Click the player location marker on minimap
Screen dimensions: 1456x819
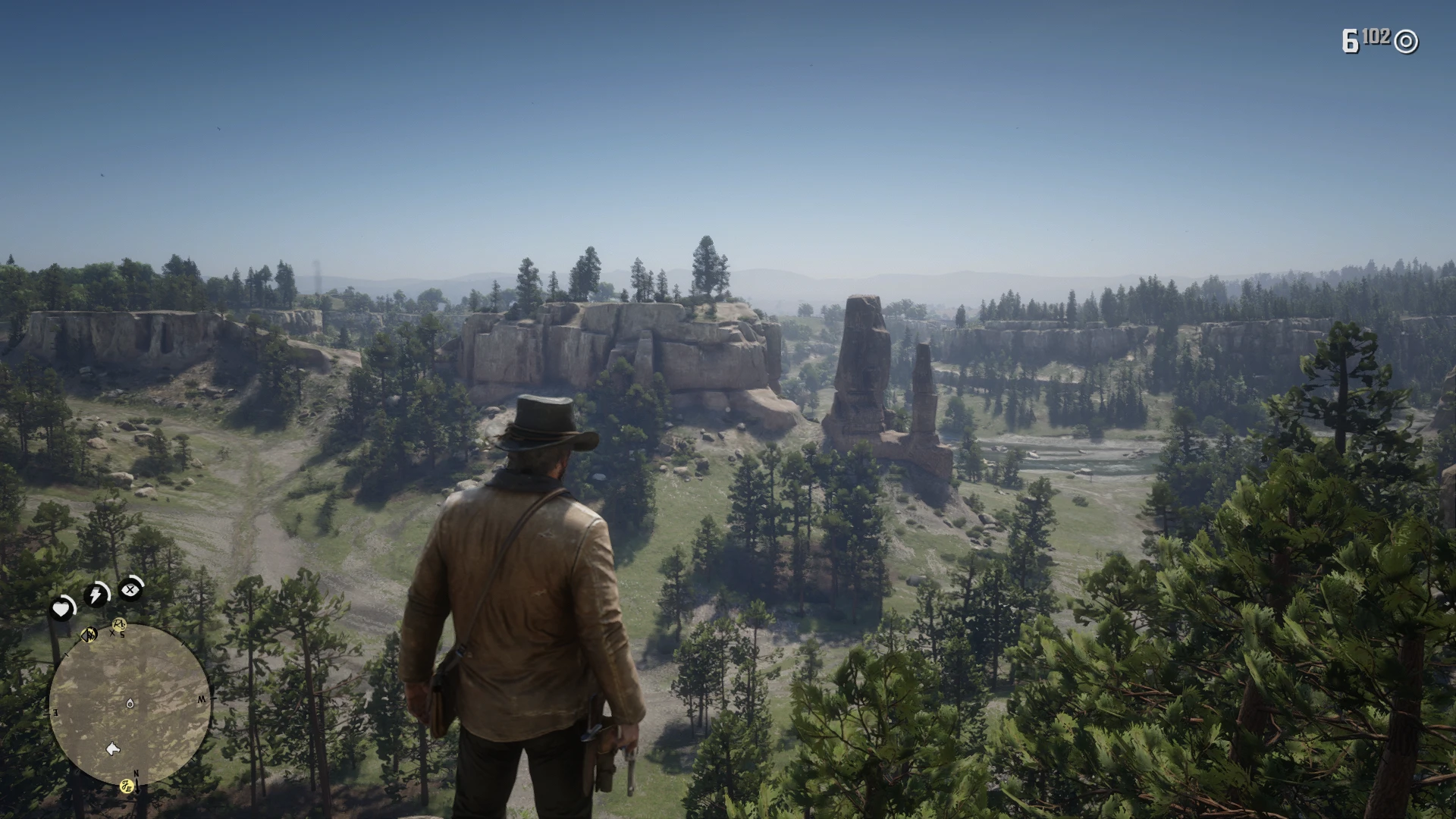pos(130,704)
